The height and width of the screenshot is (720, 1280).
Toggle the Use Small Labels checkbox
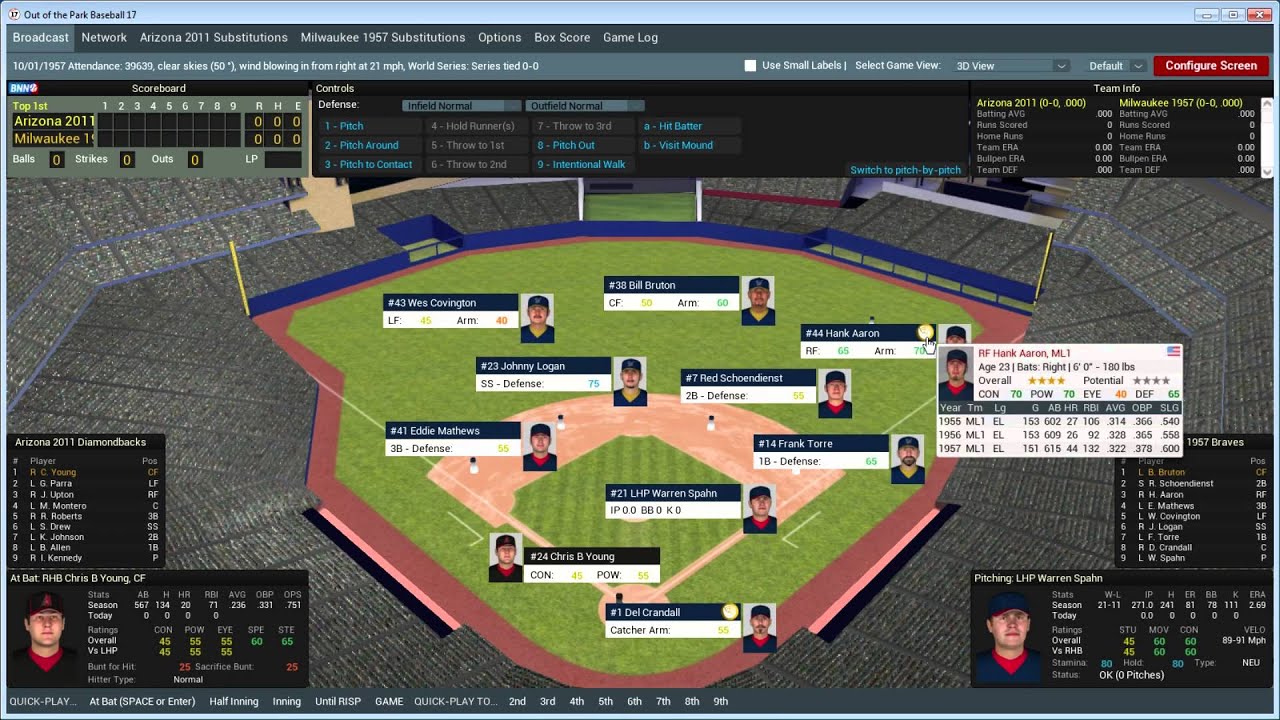[750, 66]
